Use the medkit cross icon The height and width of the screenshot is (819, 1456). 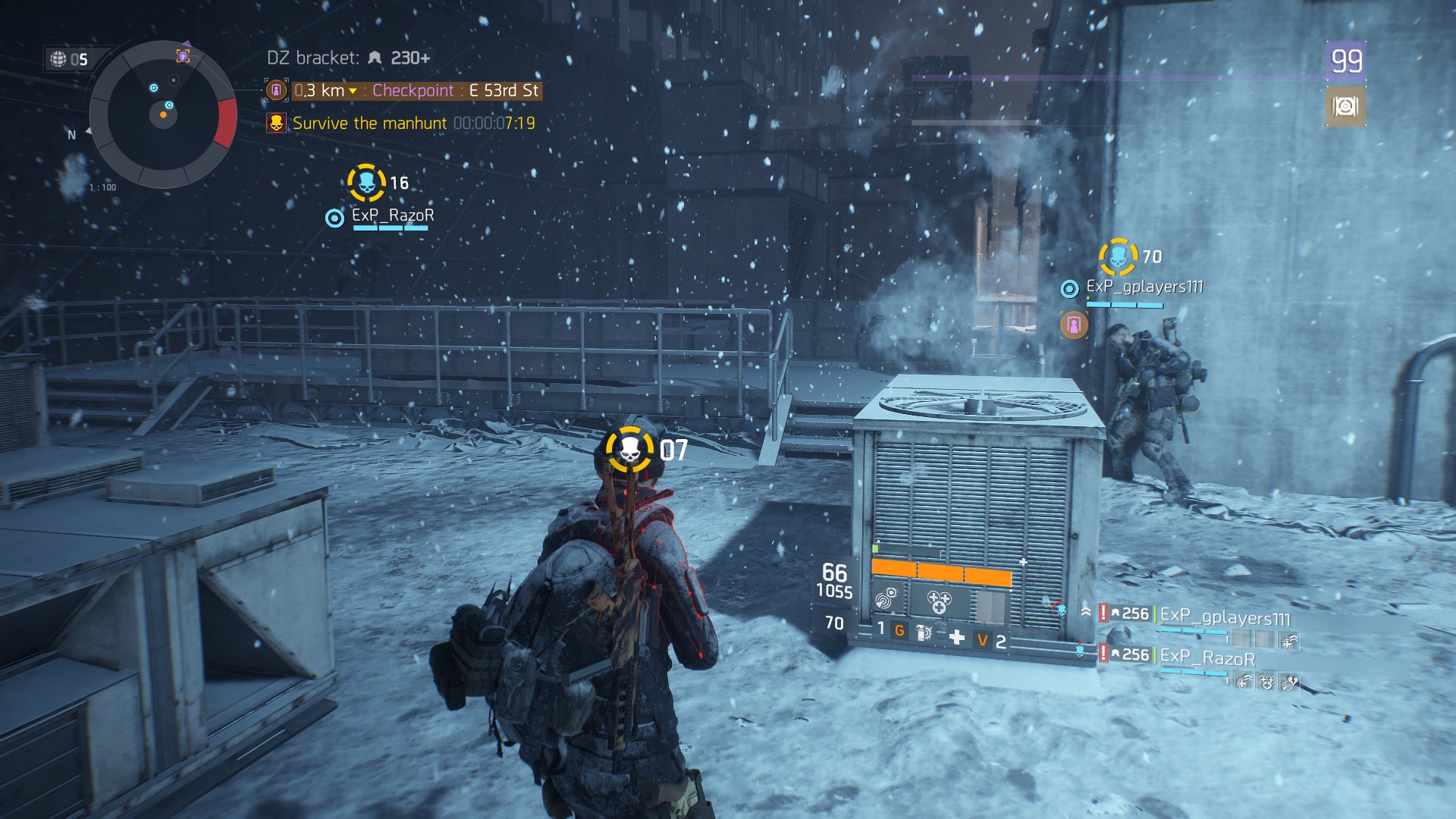[957, 638]
